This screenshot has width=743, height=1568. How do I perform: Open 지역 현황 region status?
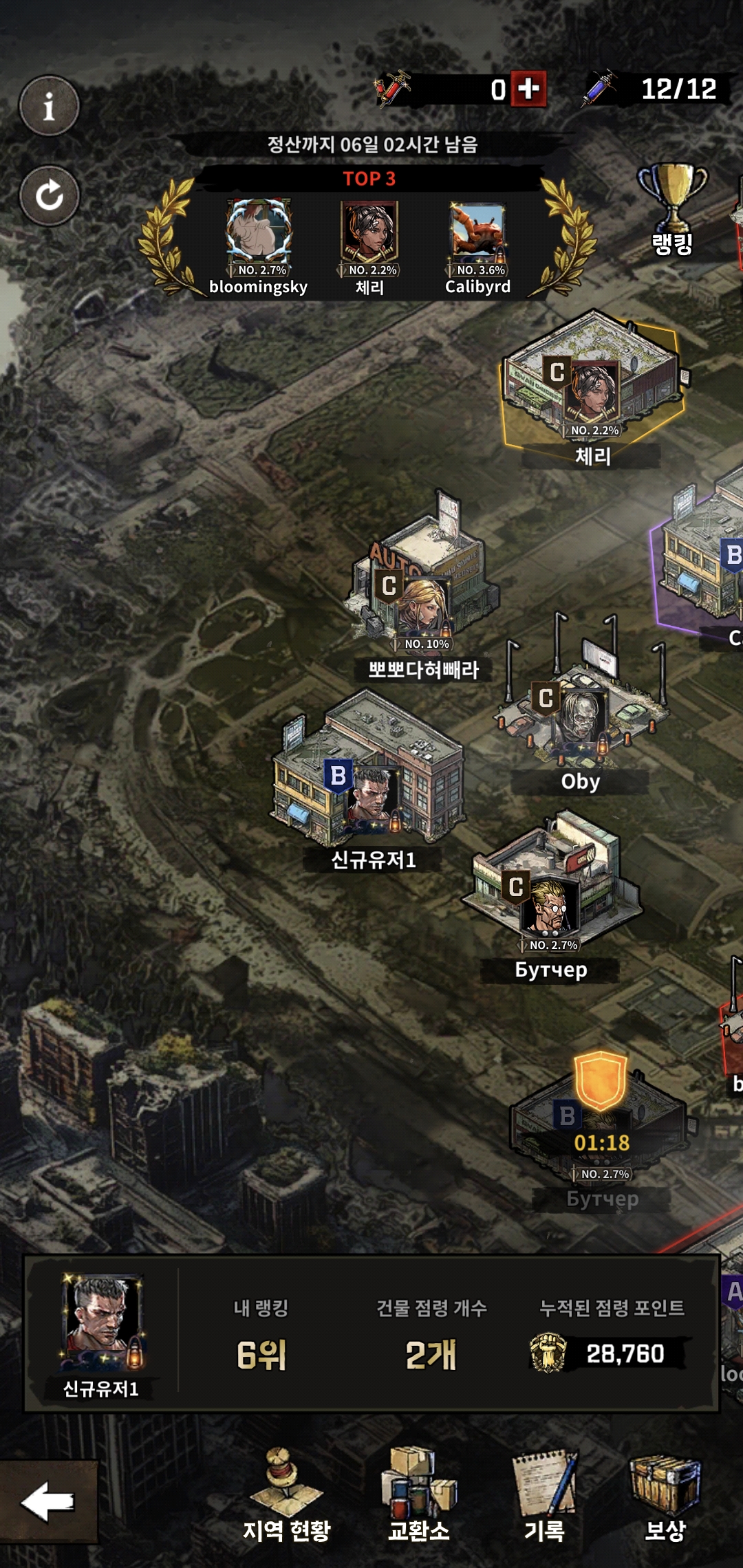tap(286, 1496)
